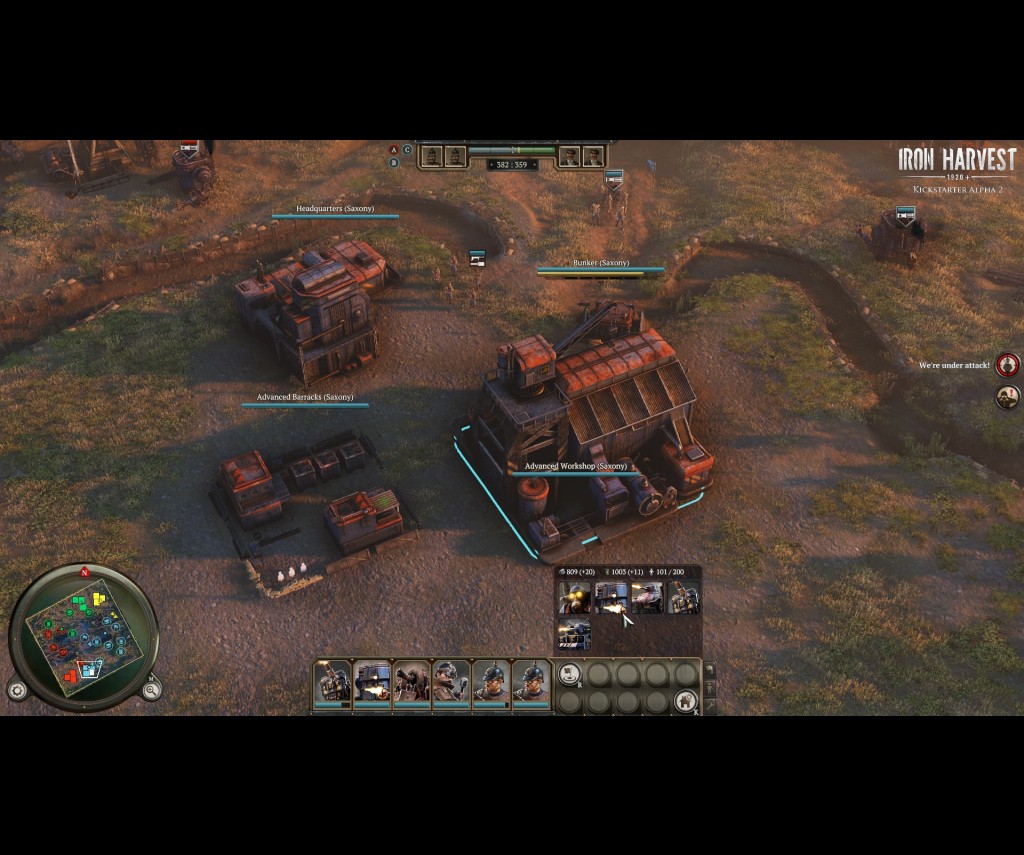
Task: Queue the gas-mask unit in the build panel
Action: 574,598
